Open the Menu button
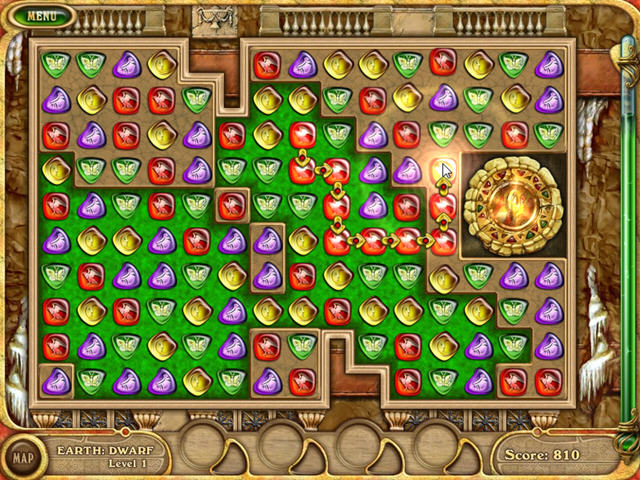 pos(41,16)
